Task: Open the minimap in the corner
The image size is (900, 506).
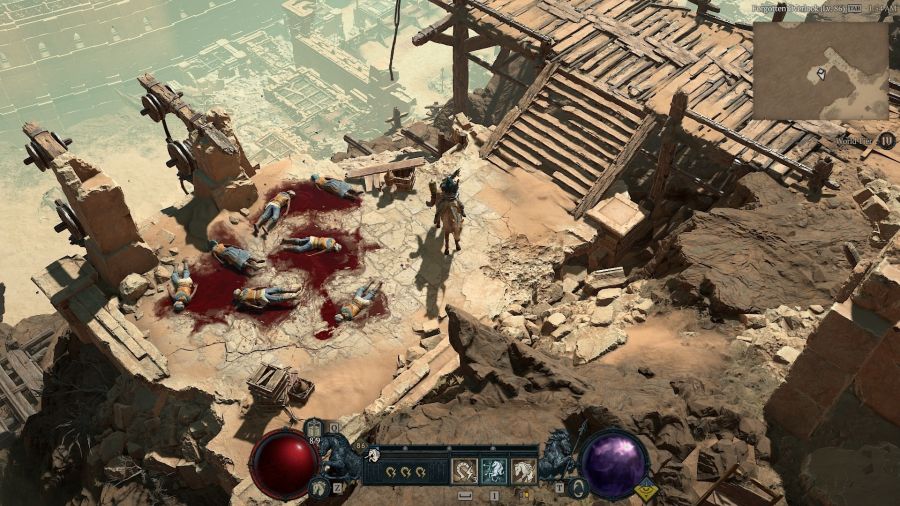Action: coord(820,71)
